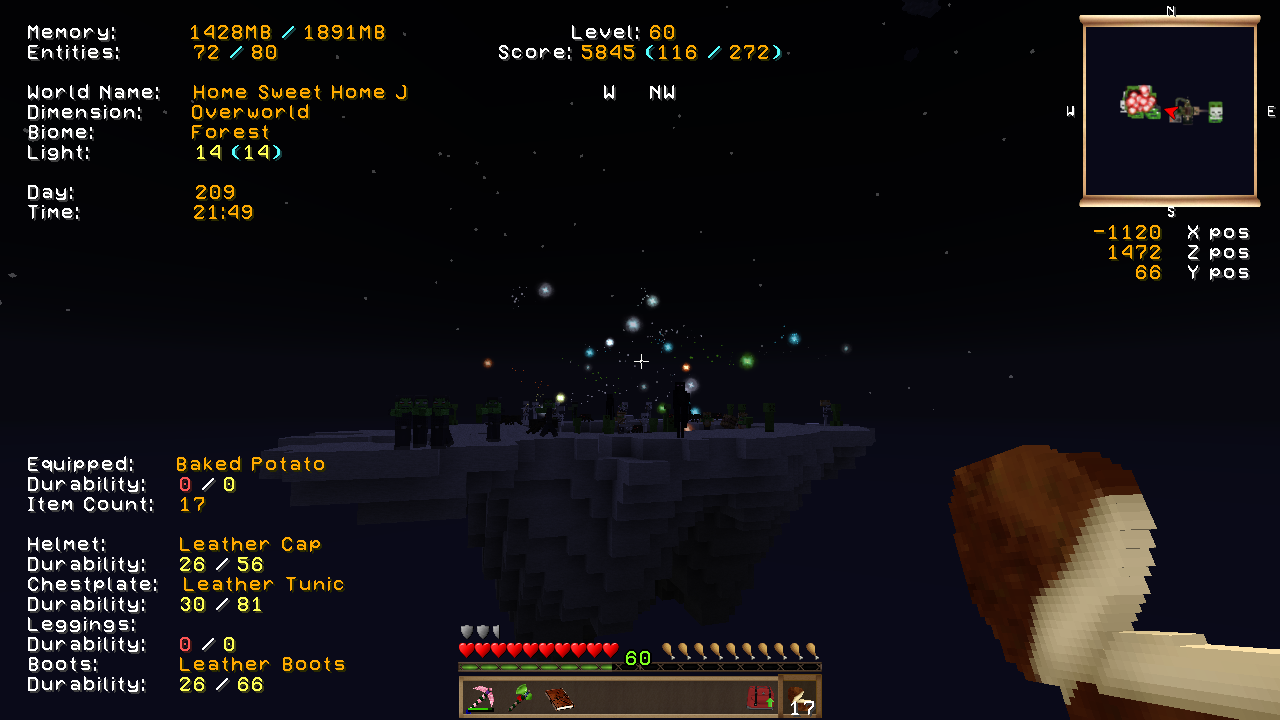Pick the baked potato hotbar slot

[800, 697]
